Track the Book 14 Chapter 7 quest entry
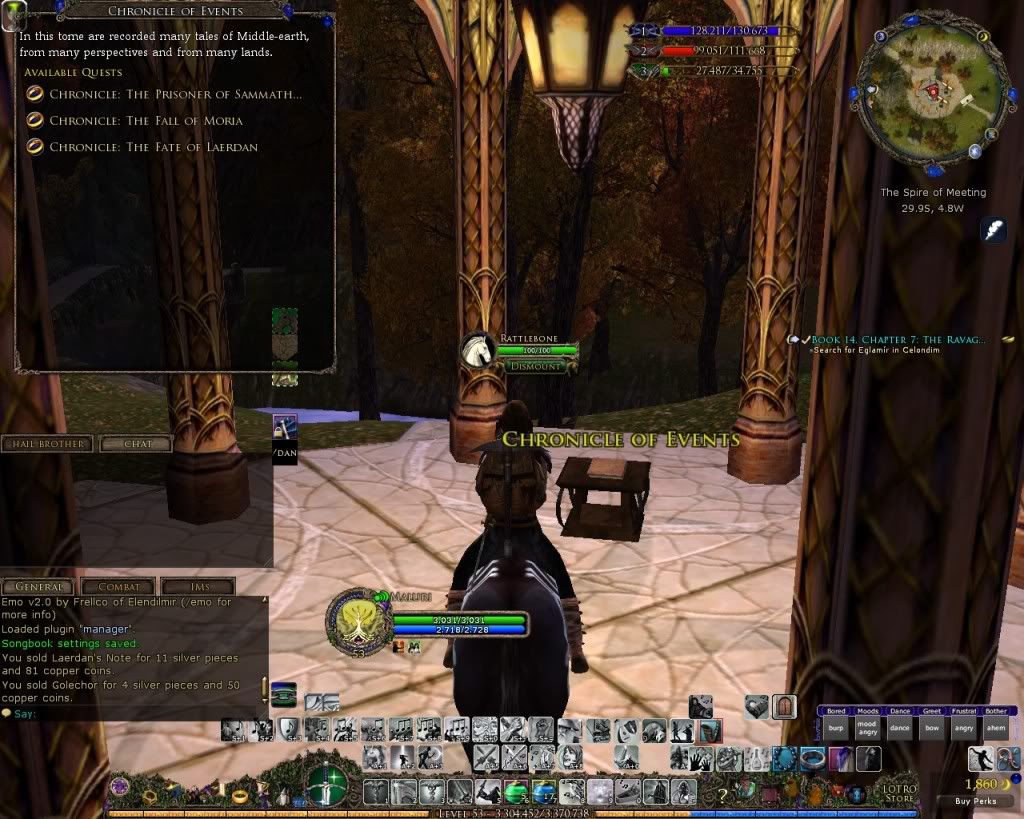 coord(899,340)
